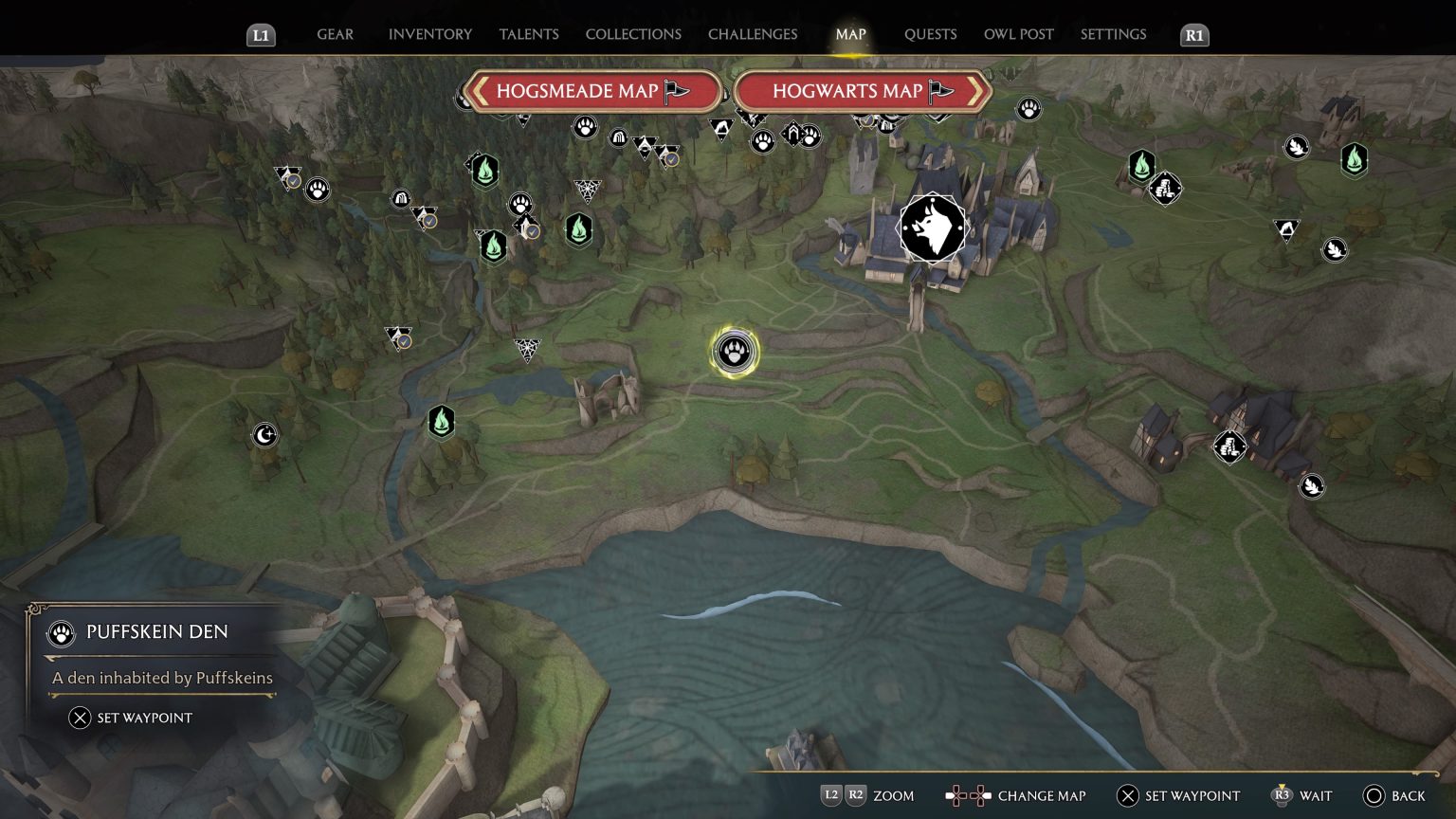Click the Hogsmeade village boar crest icon
This screenshot has height=819, width=1456.
[932, 227]
